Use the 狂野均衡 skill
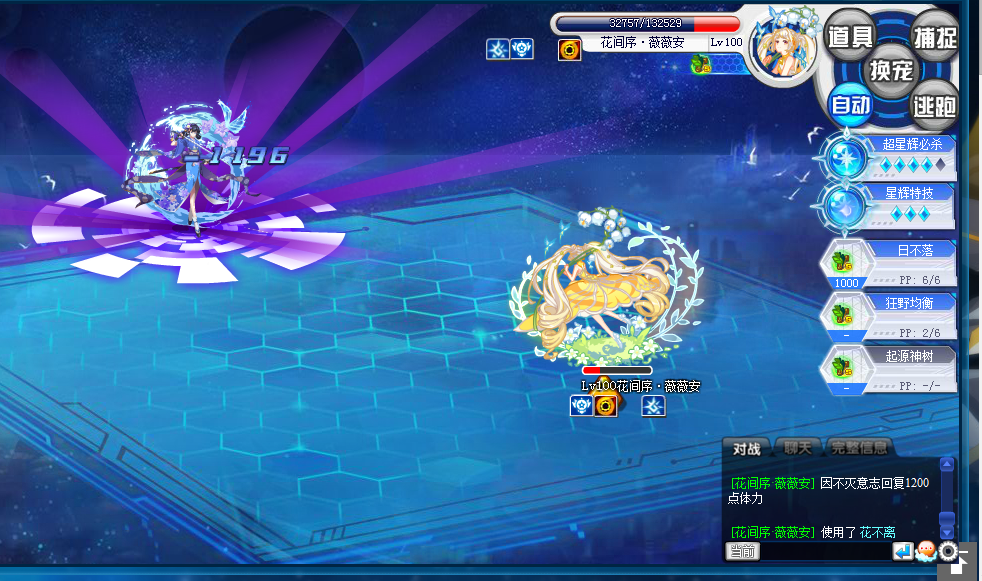Viewport: 982px width, 581px height. 890,315
